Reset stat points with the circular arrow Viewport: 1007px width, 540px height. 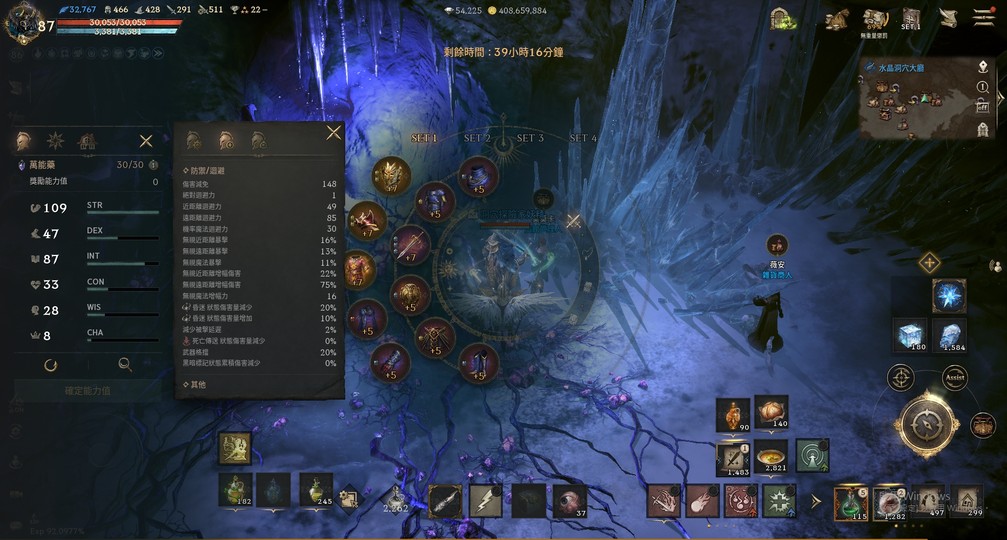50,365
